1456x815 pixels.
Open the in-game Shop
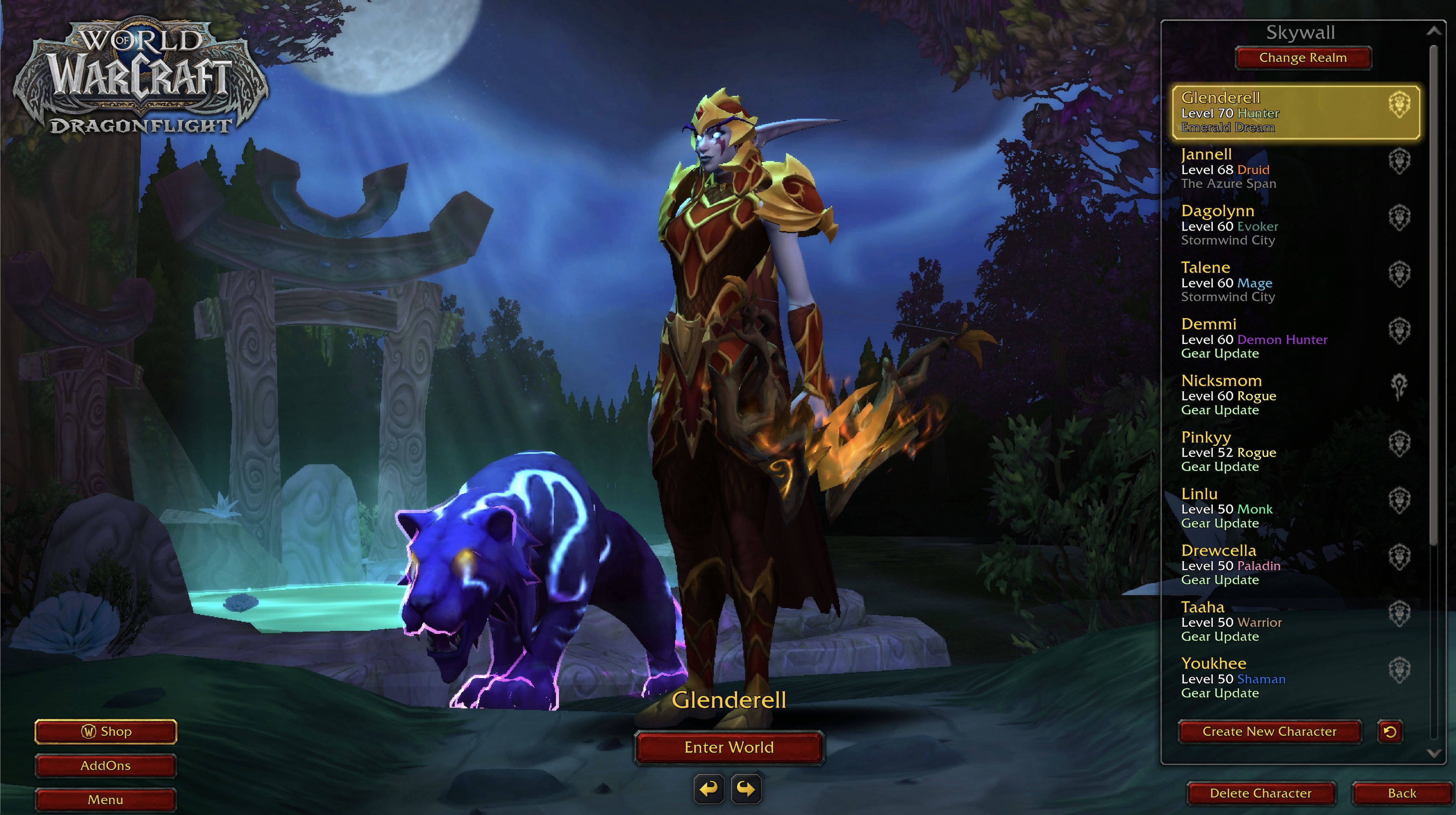(106, 731)
